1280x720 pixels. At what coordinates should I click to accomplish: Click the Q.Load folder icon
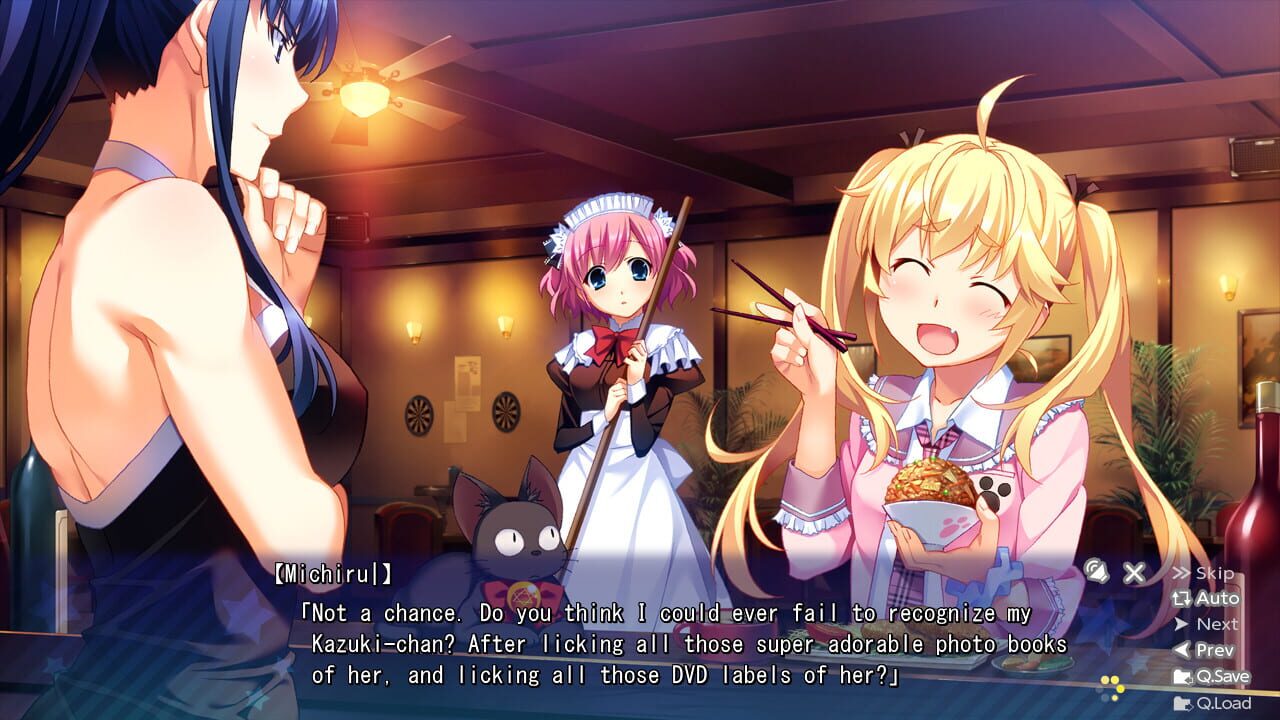[1183, 701]
